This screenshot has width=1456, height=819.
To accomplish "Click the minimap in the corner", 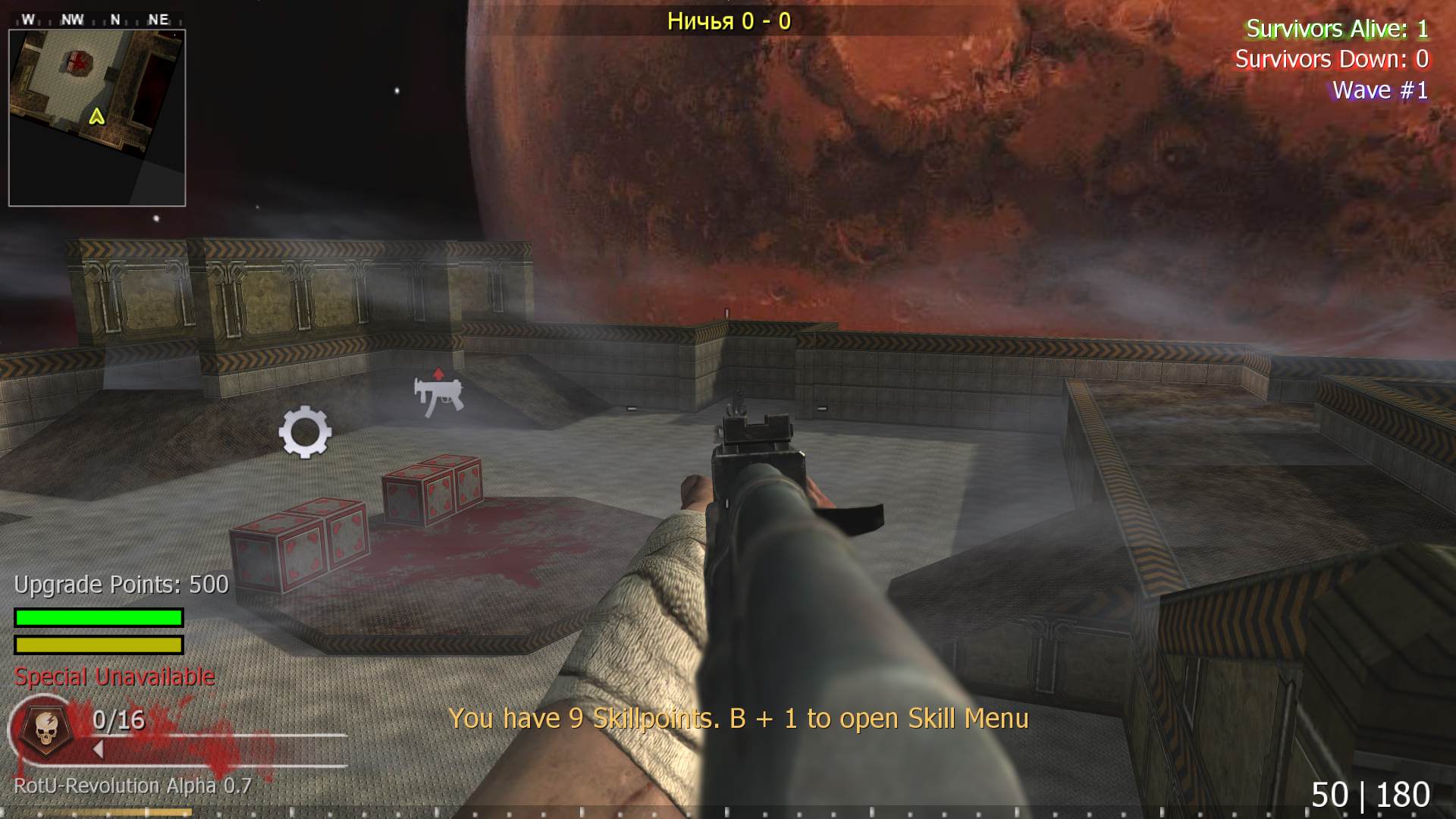I will (97, 118).
